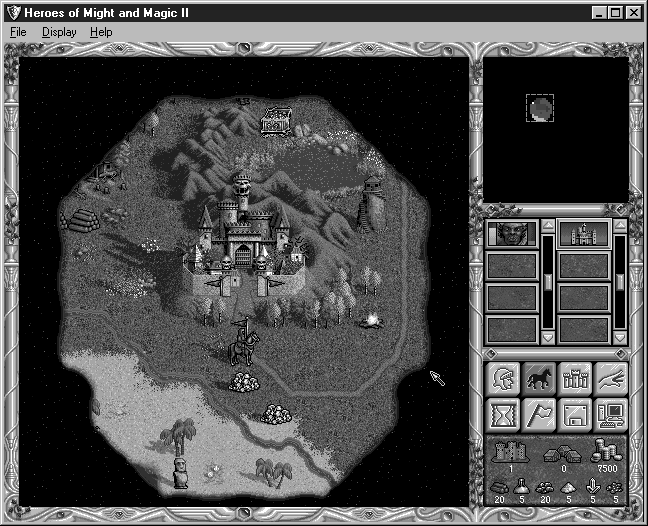Open System Options computer button
This screenshot has height=526, width=648.
click(x=610, y=414)
